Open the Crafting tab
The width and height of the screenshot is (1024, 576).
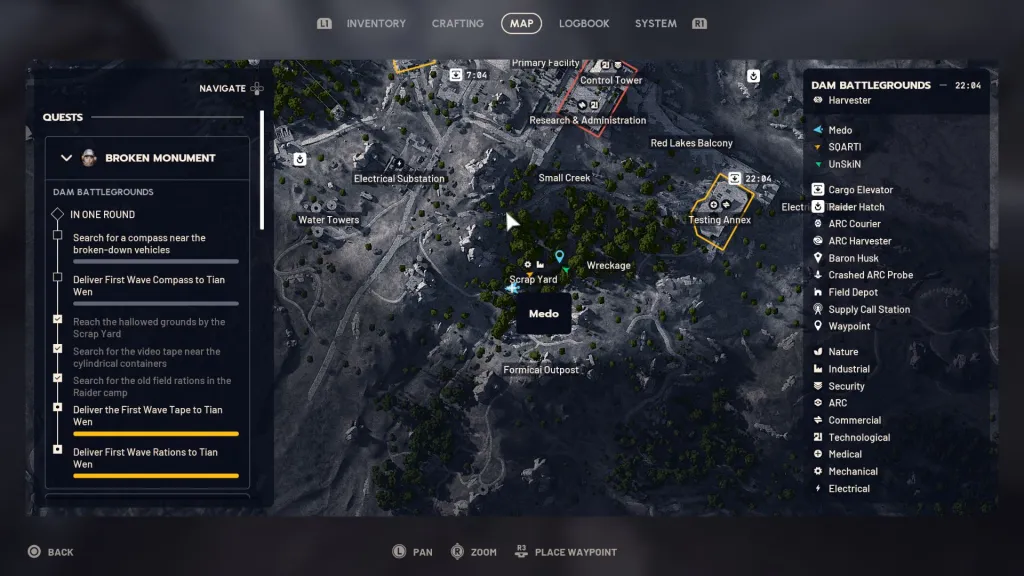tap(457, 23)
